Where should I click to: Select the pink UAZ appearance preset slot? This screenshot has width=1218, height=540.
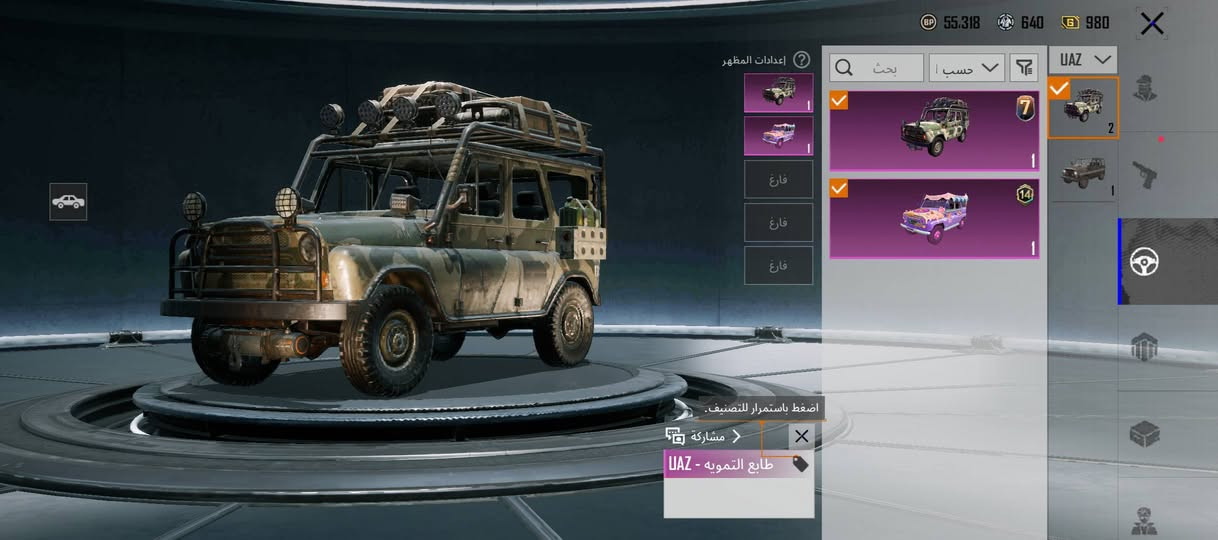(778, 136)
